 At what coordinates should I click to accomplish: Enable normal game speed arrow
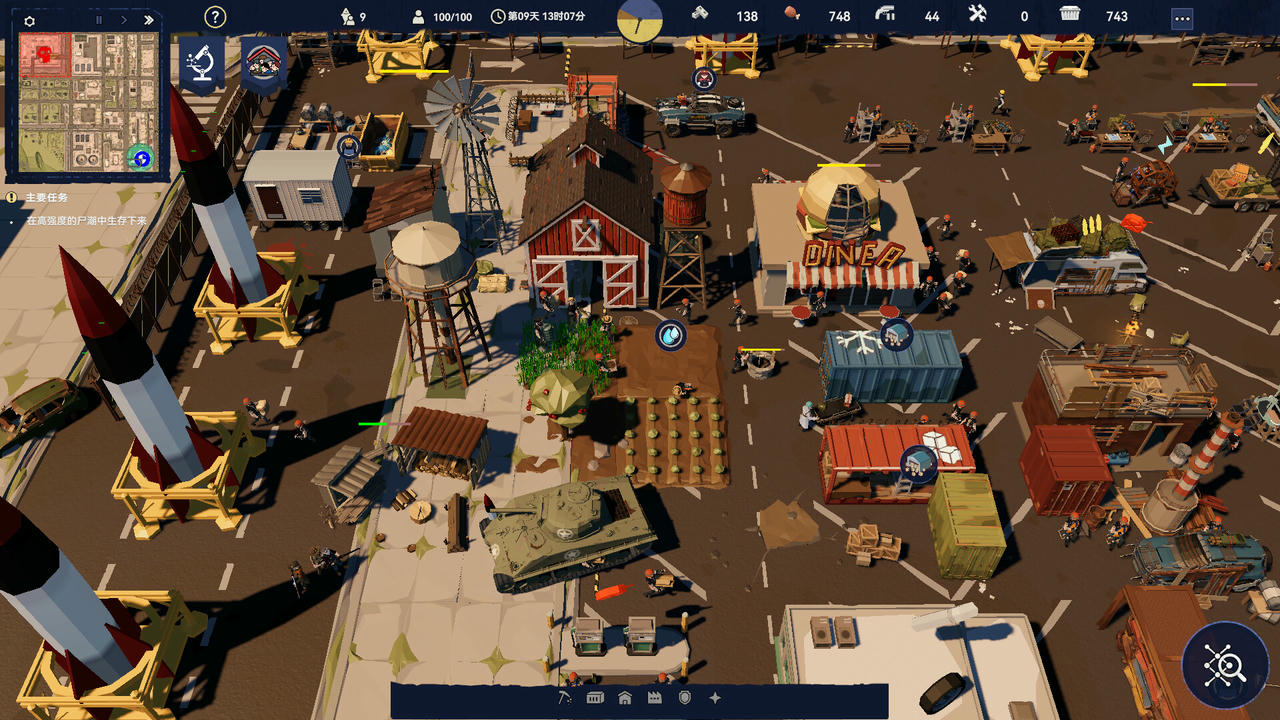point(123,20)
